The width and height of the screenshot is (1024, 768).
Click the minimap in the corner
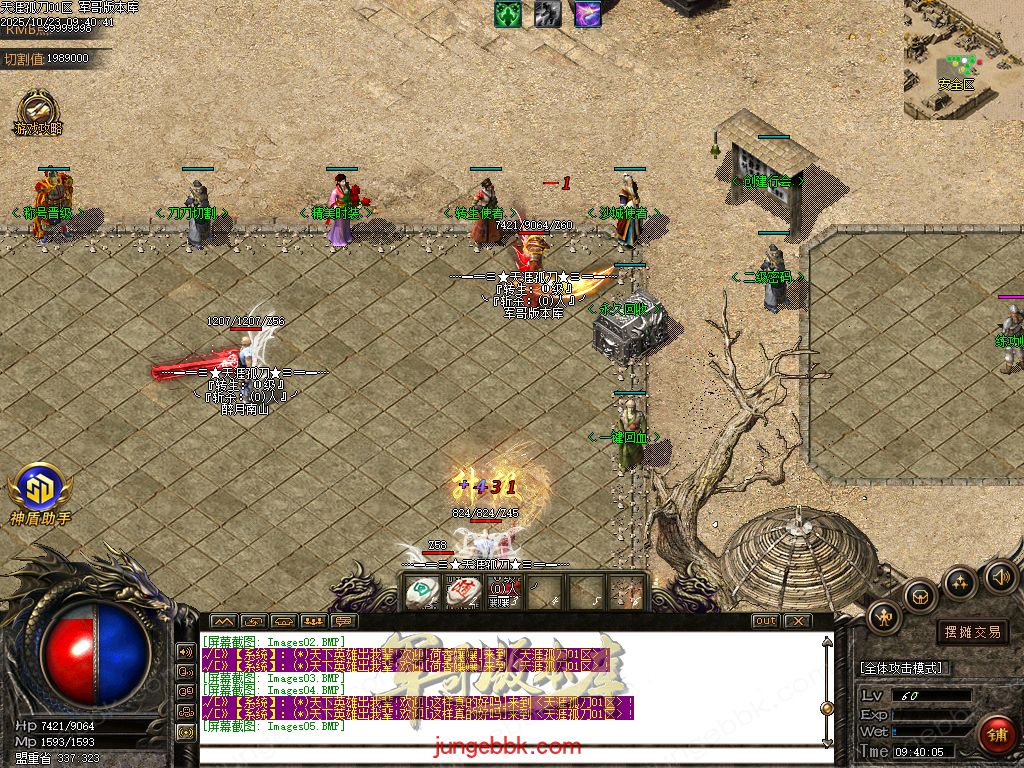click(963, 58)
